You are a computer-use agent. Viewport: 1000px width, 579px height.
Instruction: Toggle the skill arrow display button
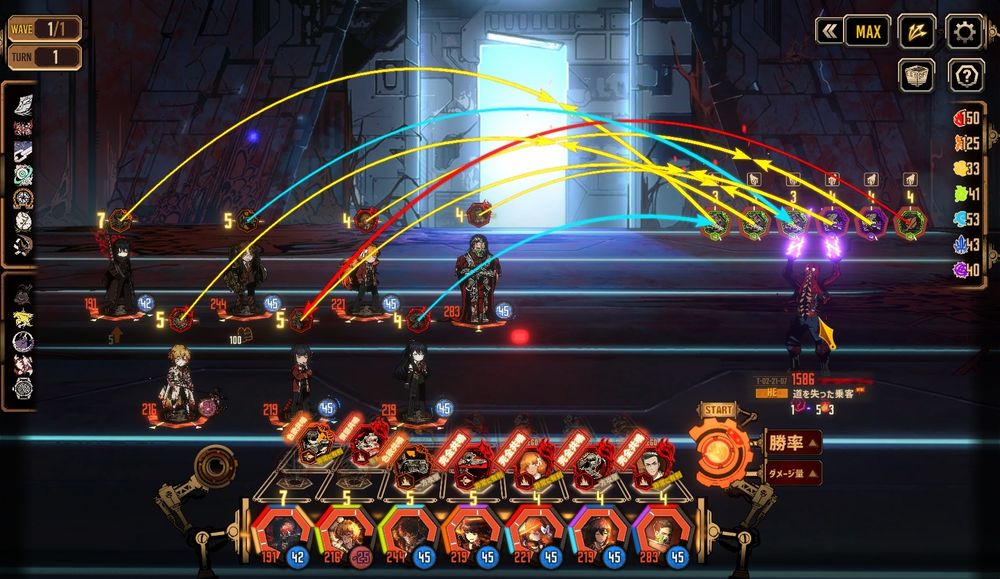(x=916, y=31)
